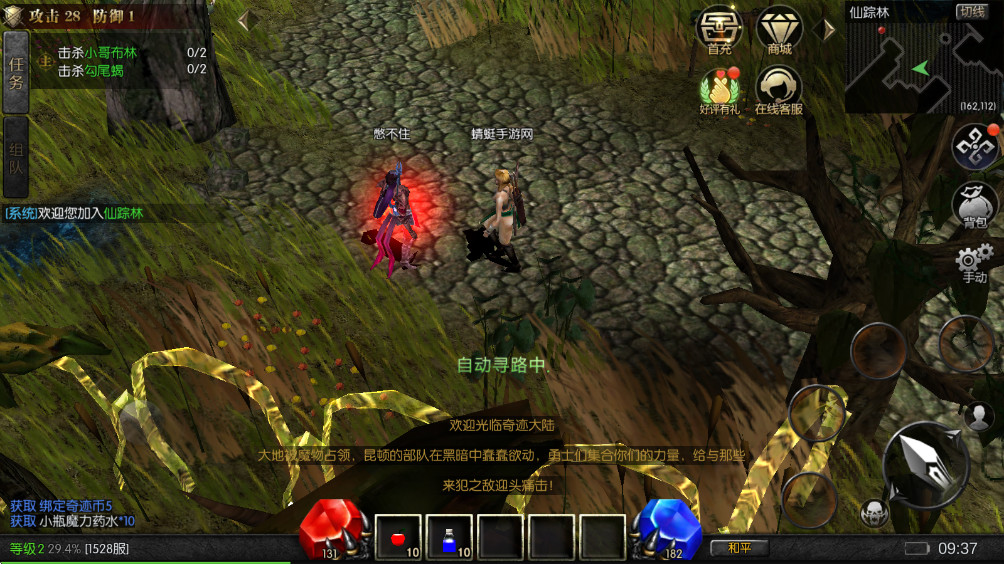This screenshot has width=1004, height=564.
Task: Tap the skull icon beside attack button
Action: 874,513
